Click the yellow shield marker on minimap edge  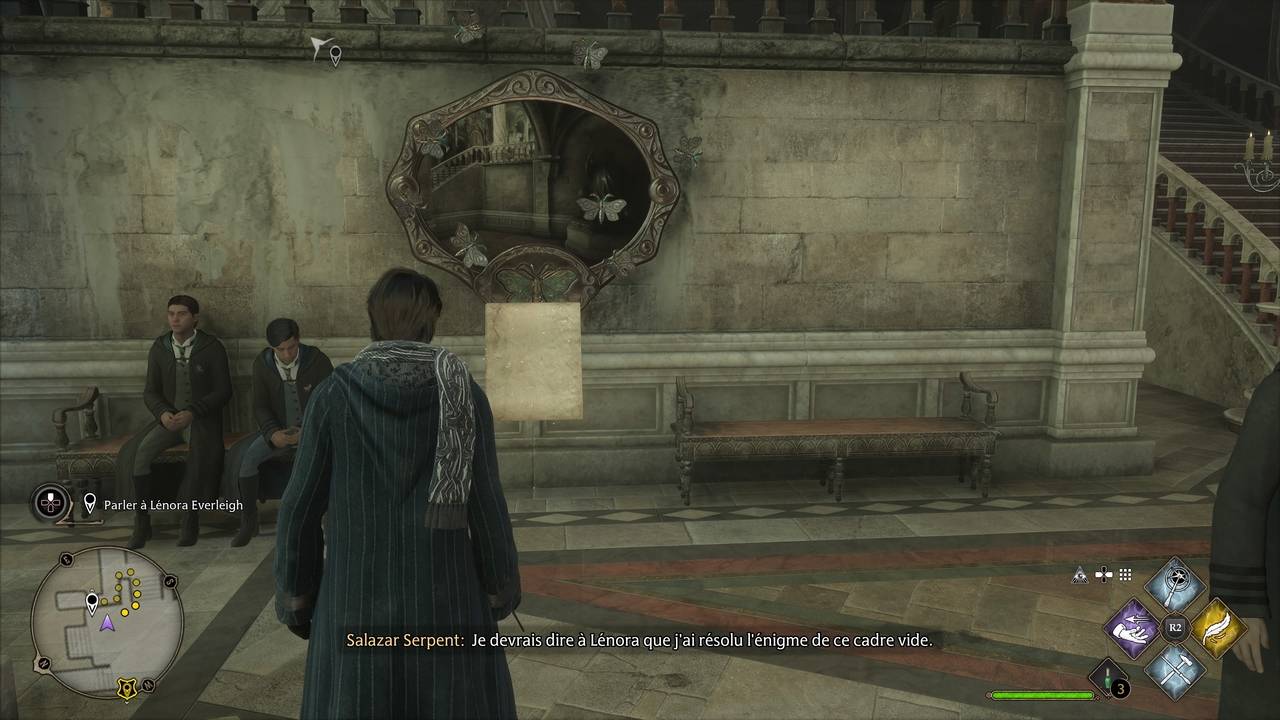click(x=126, y=687)
